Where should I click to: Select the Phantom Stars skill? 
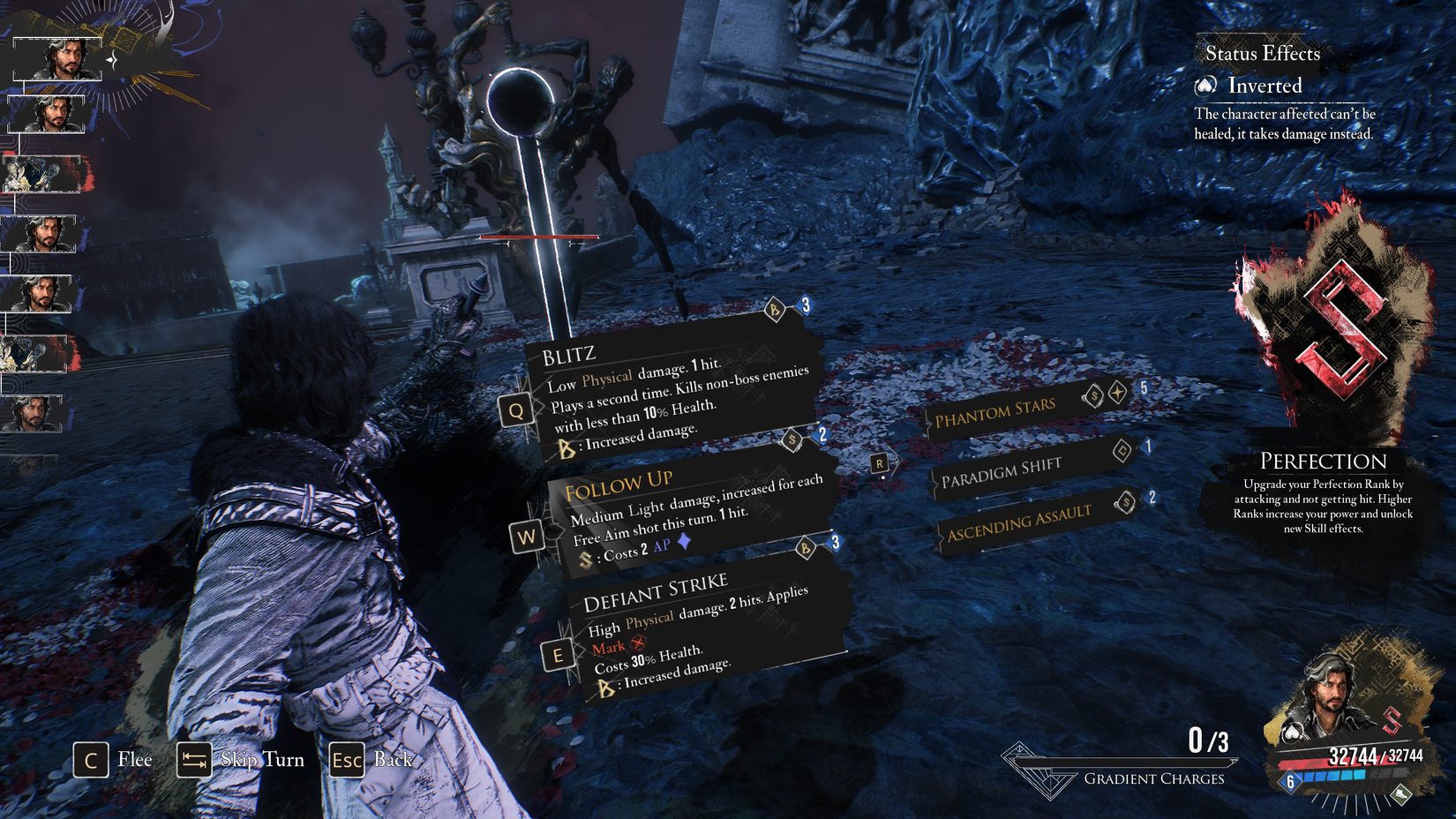[997, 411]
